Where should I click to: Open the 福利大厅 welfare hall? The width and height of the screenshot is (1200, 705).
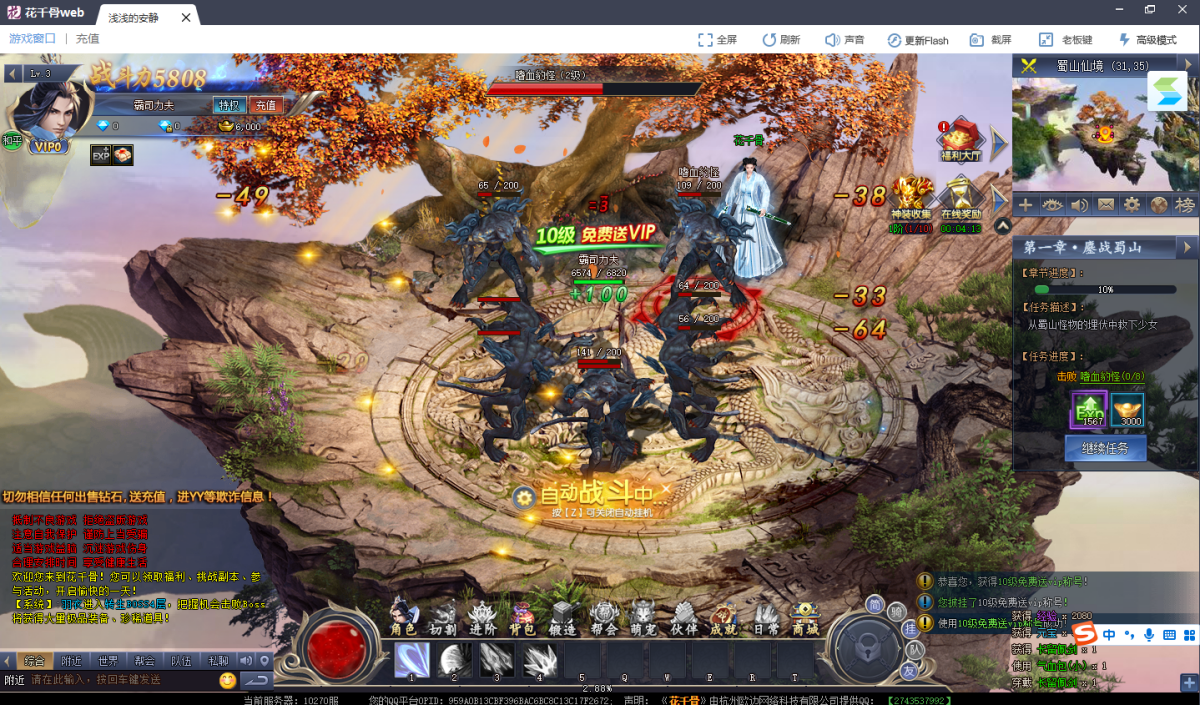point(962,139)
